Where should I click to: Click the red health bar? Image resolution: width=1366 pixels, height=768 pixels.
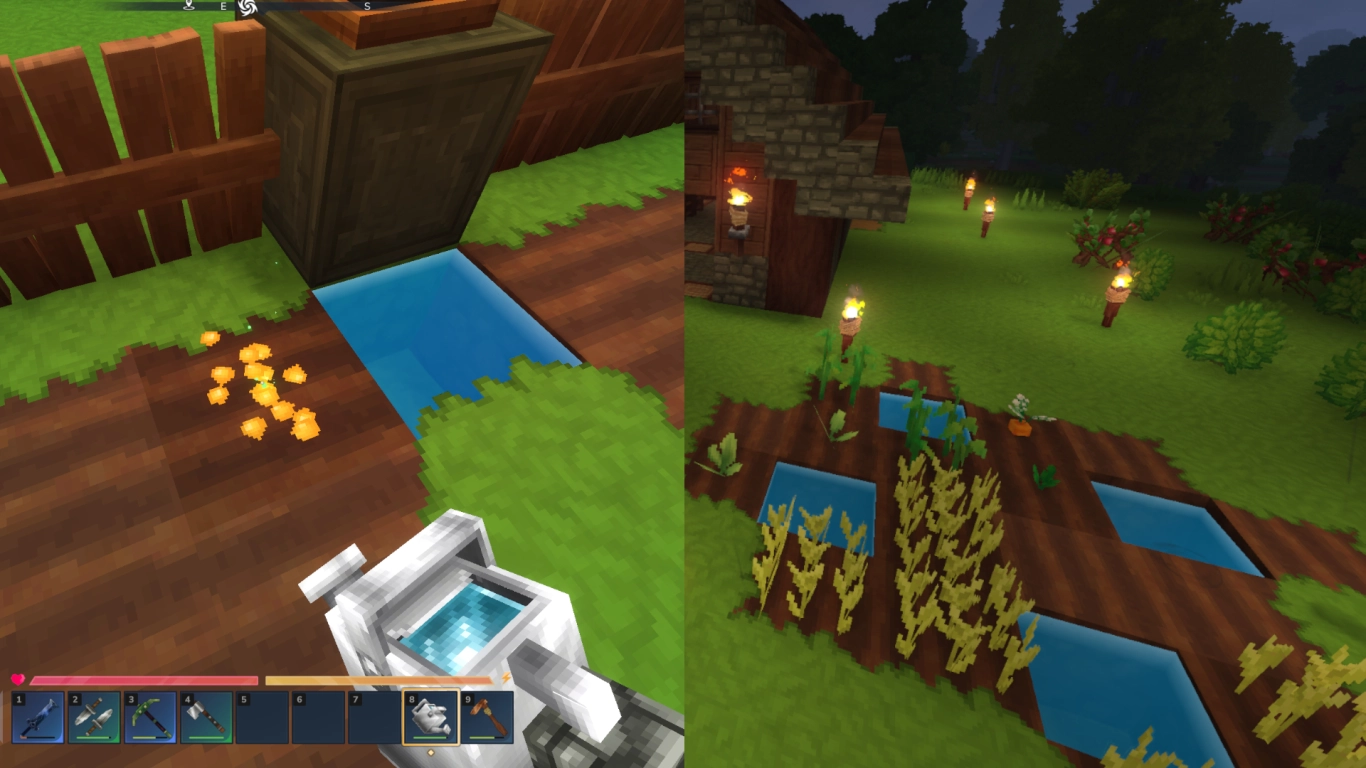click(x=144, y=678)
